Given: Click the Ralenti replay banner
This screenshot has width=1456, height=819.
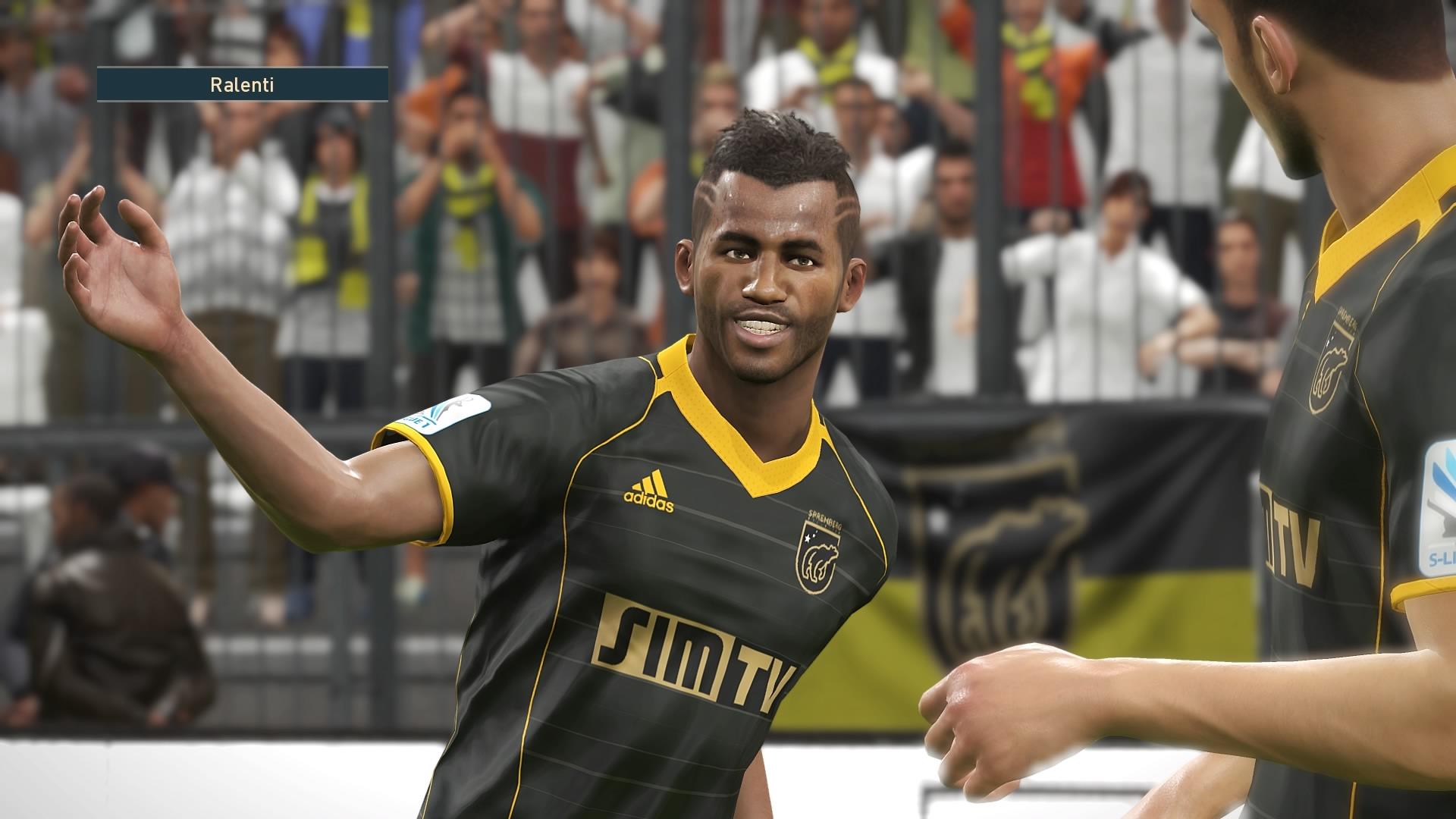Looking at the screenshot, I should [x=242, y=84].
